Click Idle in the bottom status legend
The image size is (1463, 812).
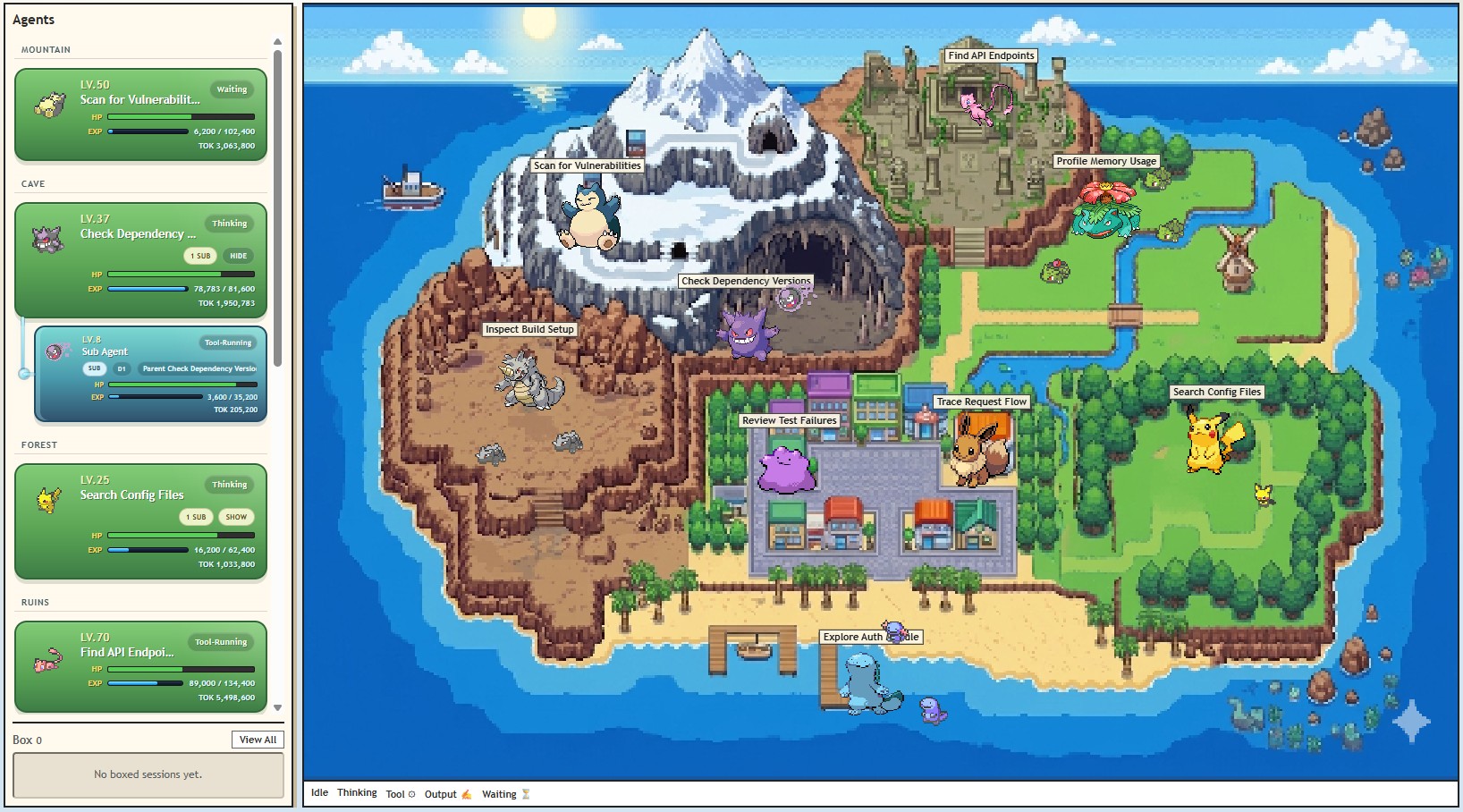coord(319,793)
